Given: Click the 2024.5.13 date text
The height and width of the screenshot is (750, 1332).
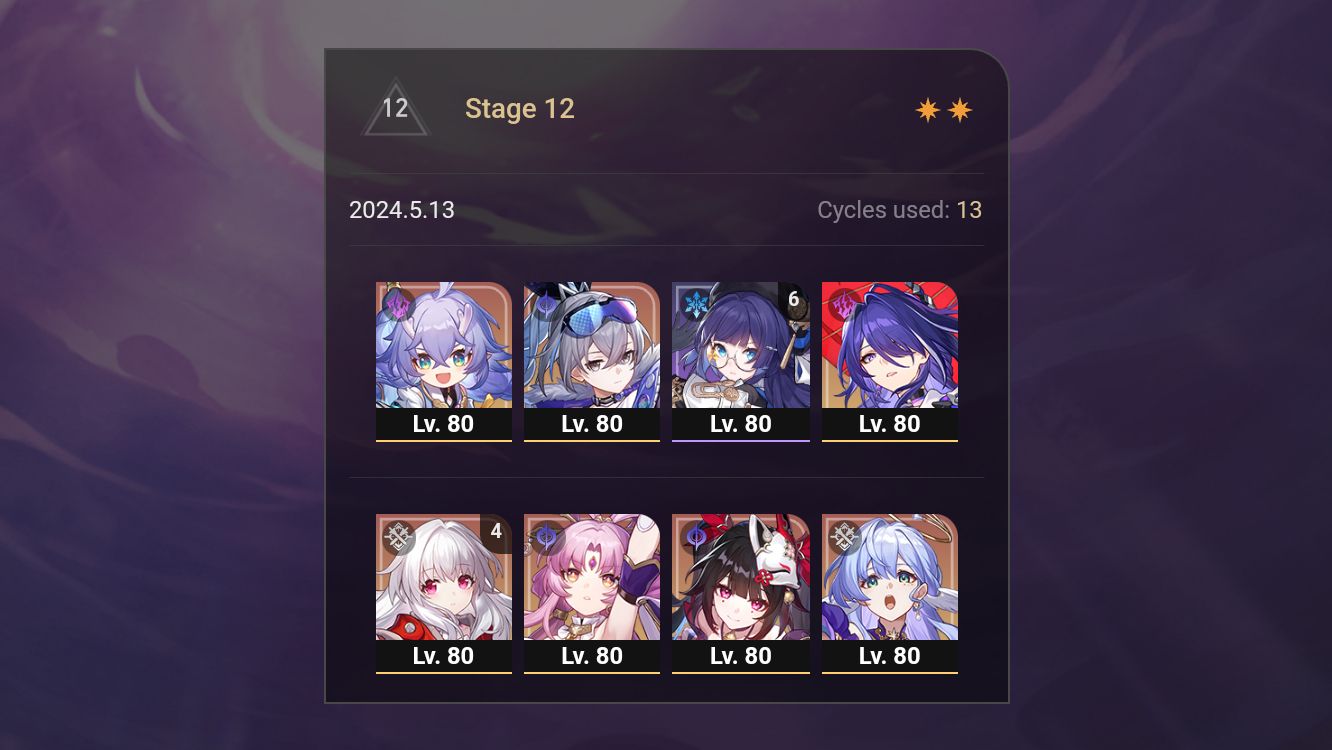Looking at the screenshot, I should [402, 210].
